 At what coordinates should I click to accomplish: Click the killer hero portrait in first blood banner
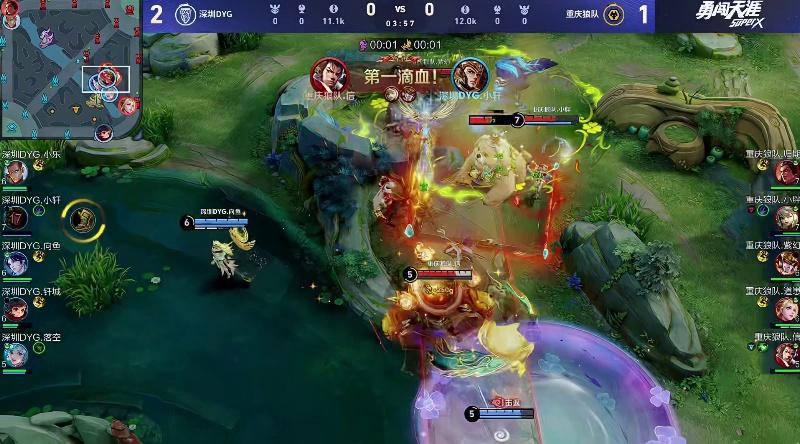click(x=326, y=72)
